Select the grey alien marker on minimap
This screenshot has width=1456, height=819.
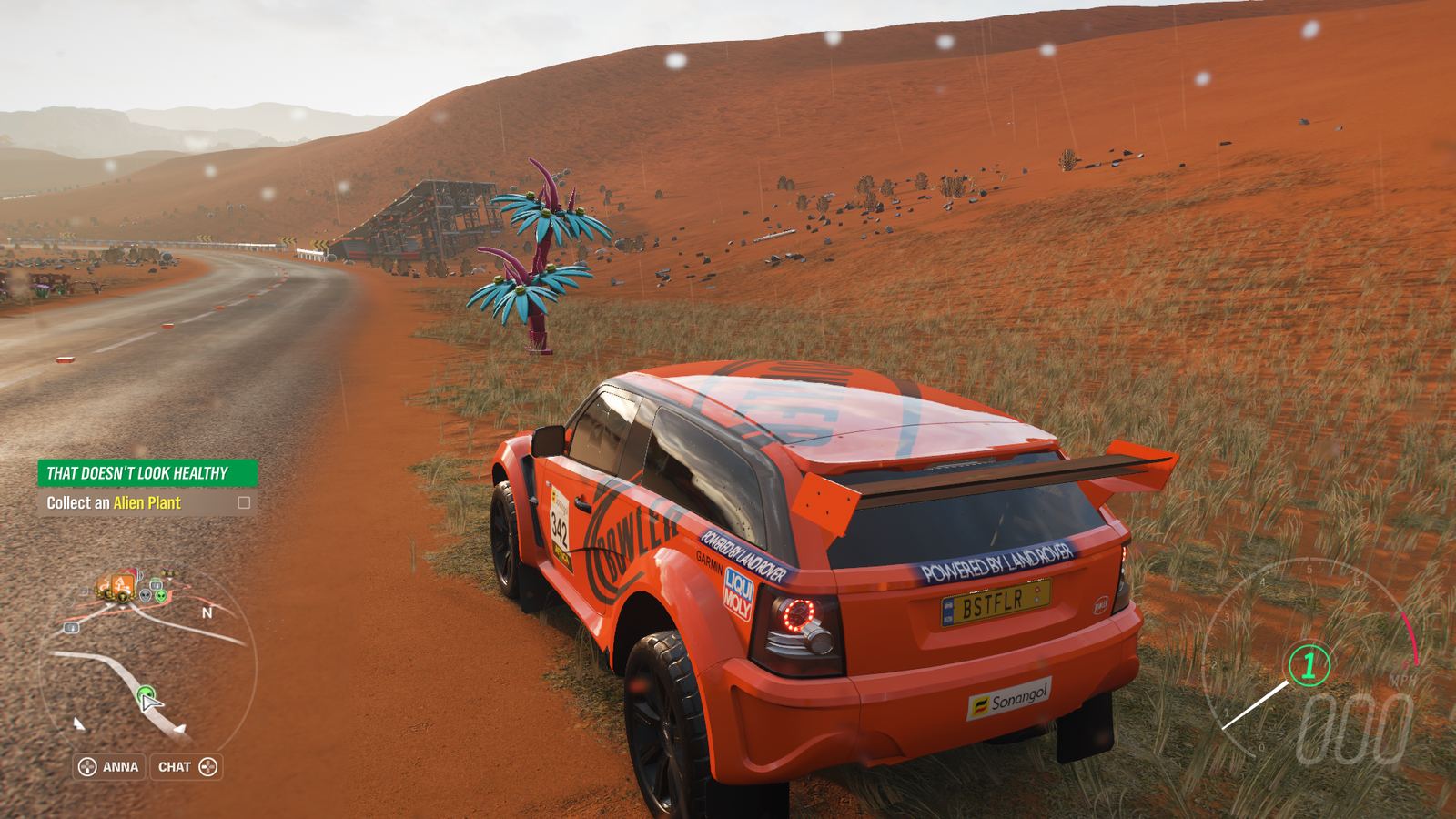[146, 596]
